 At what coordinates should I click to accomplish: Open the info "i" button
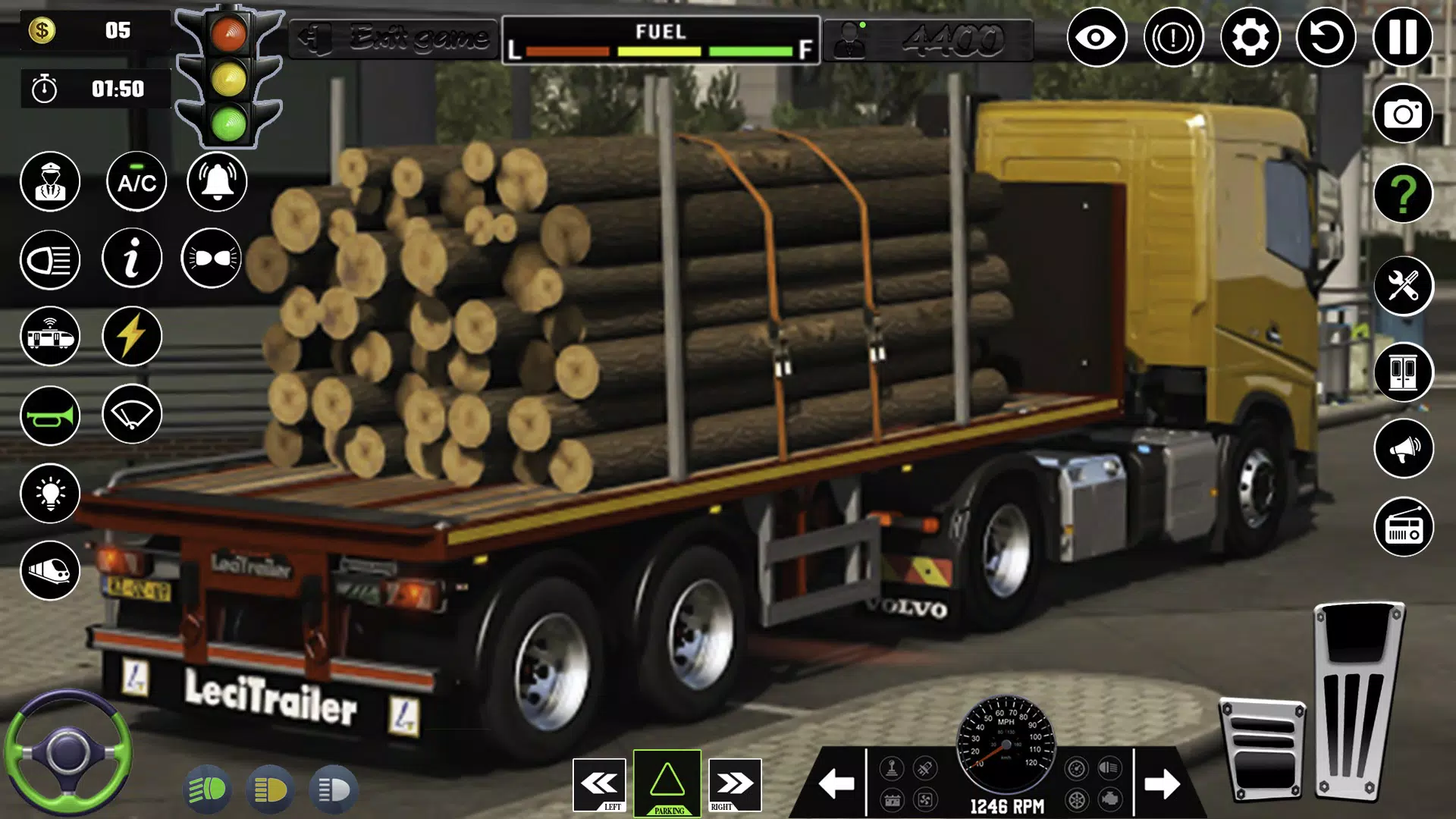pos(132,259)
